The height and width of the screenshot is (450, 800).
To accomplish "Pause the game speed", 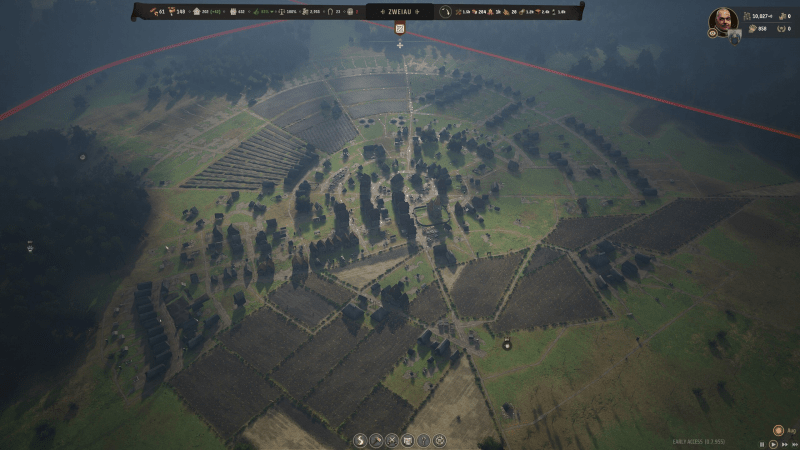I will pyautogui.click(x=761, y=443).
